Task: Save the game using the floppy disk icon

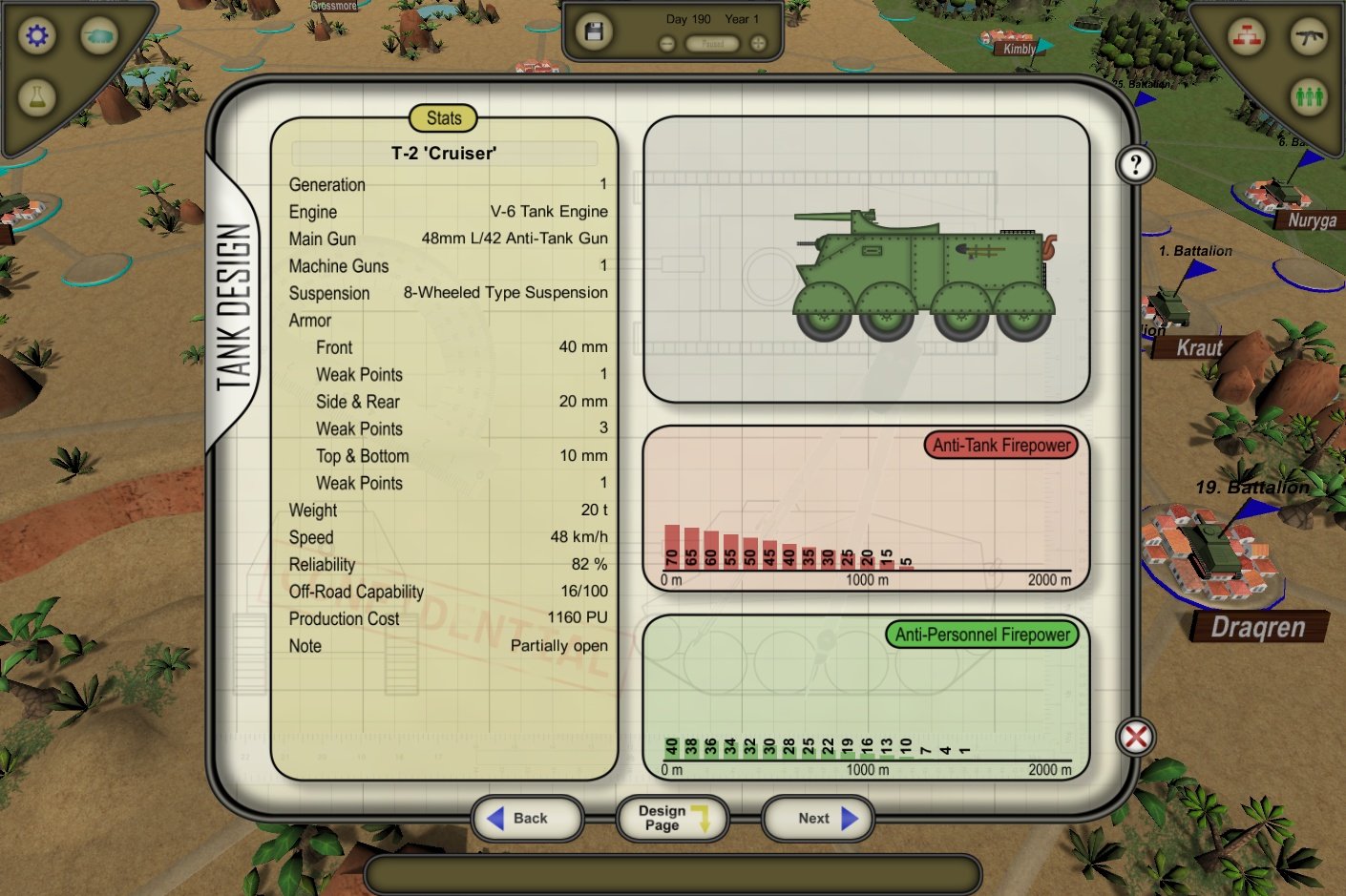Action: (593, 30)
